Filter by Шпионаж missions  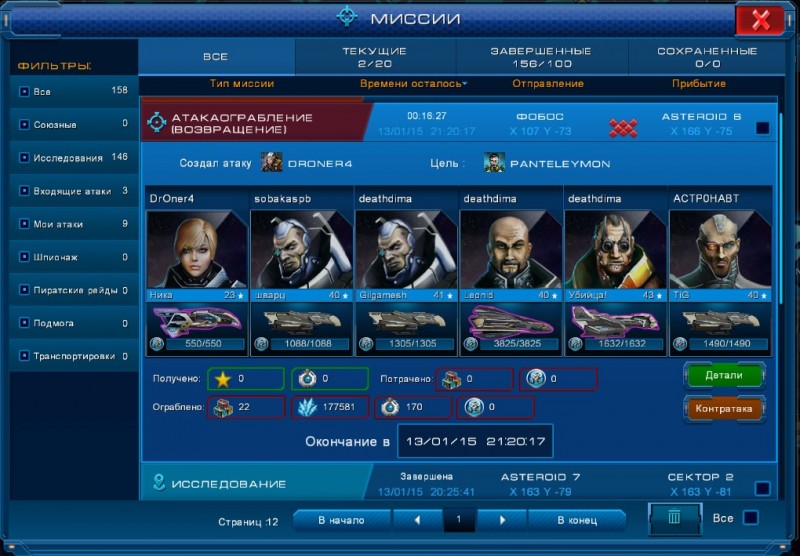tap(73, 257)
